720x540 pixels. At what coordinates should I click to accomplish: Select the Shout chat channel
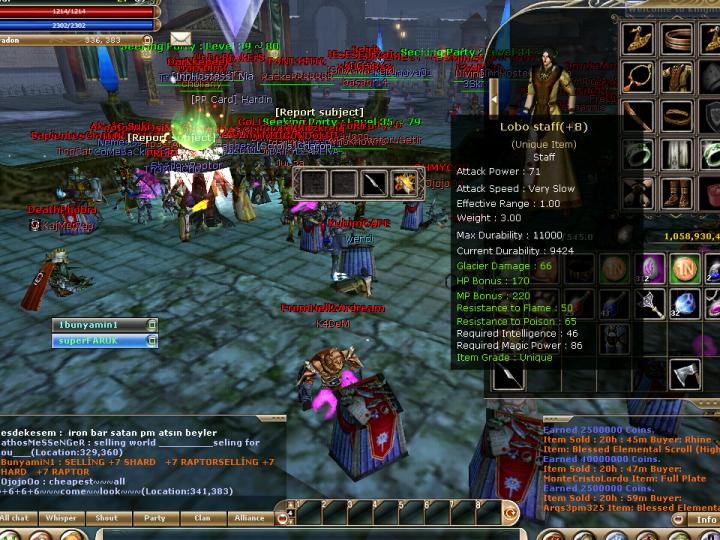(106, 518)
